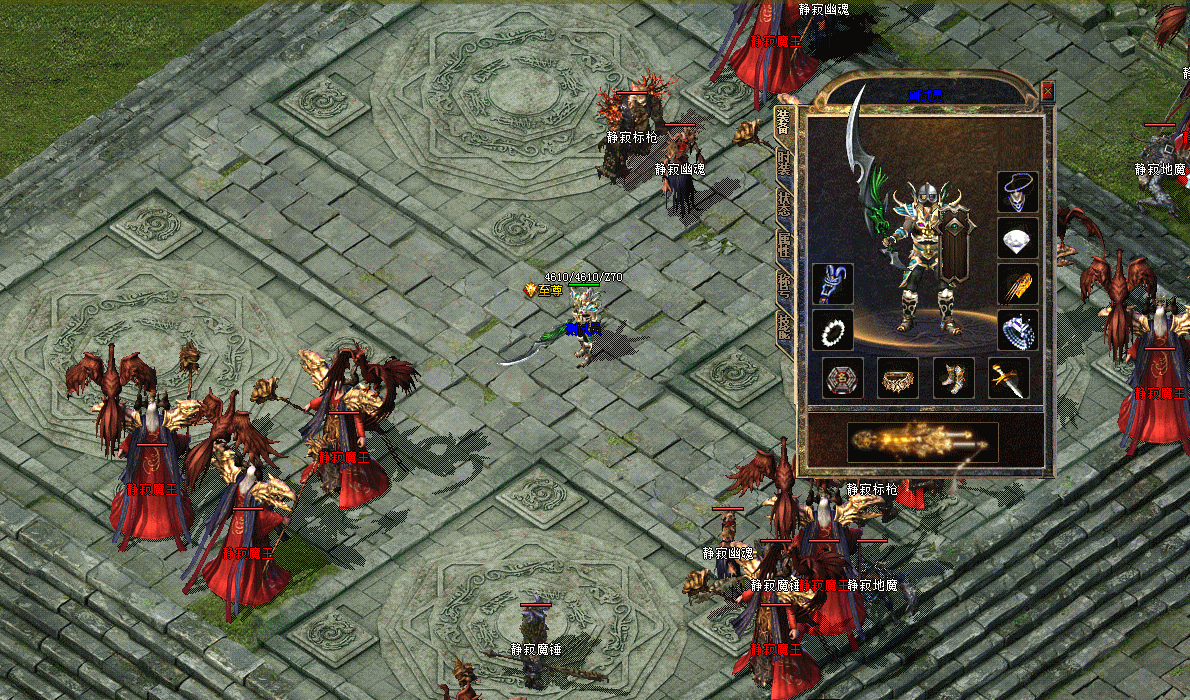Close the character equipment panel

1047,91
